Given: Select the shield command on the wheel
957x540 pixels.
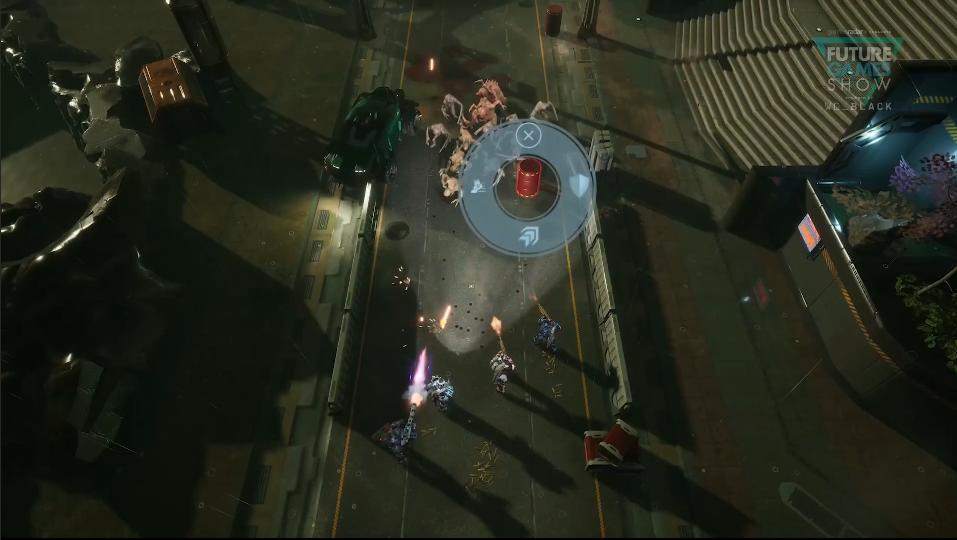Looking at the screenshot, I should point(579,185).
